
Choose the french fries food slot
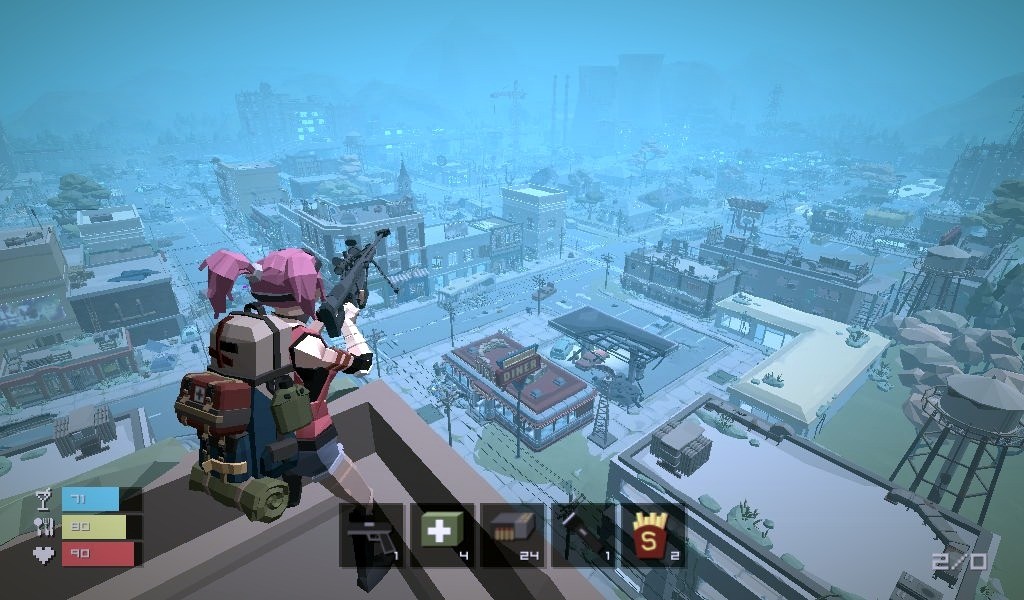point(653,535)
